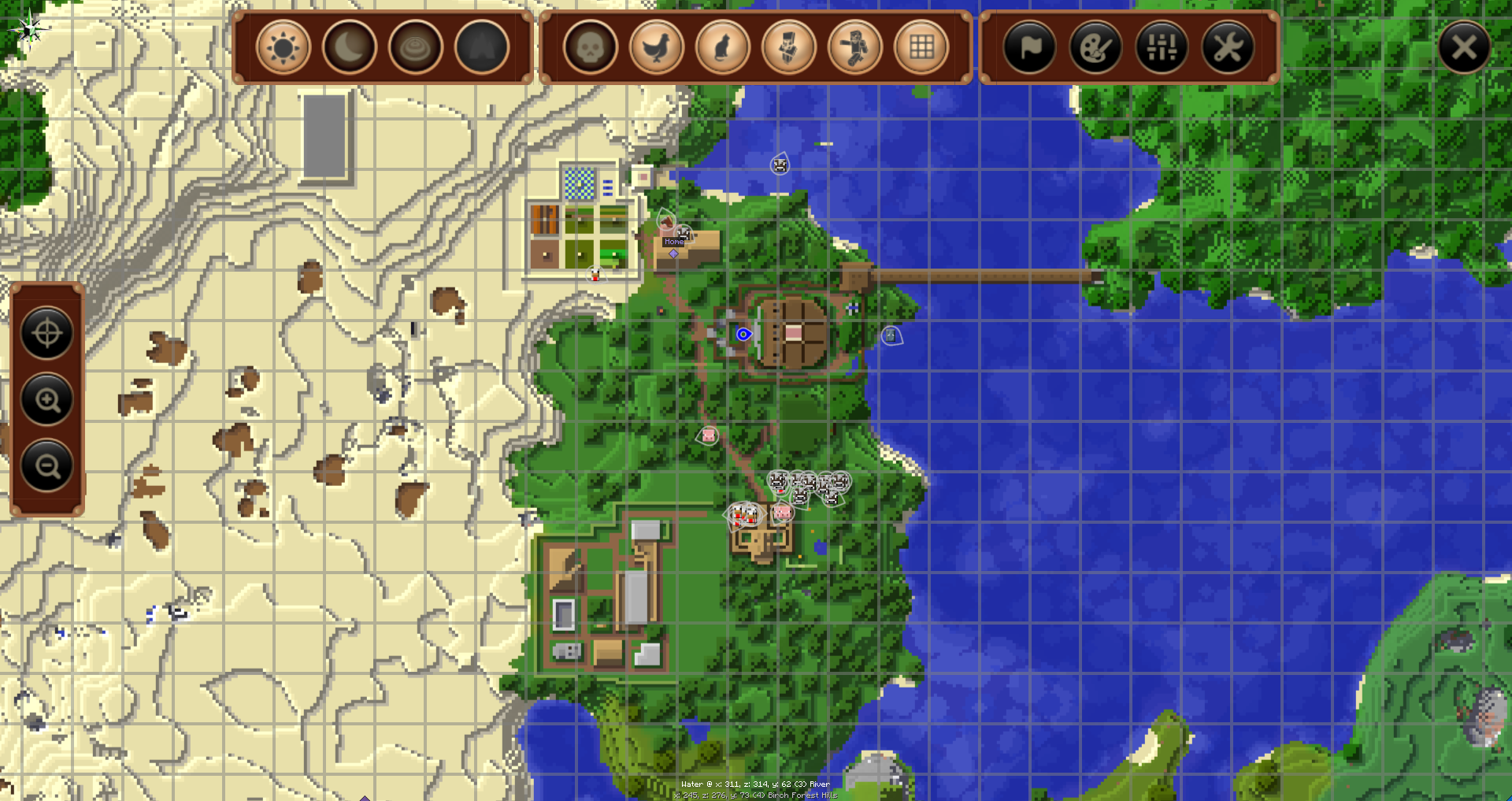Open the wrench and tools actions button

[1228, 48]
